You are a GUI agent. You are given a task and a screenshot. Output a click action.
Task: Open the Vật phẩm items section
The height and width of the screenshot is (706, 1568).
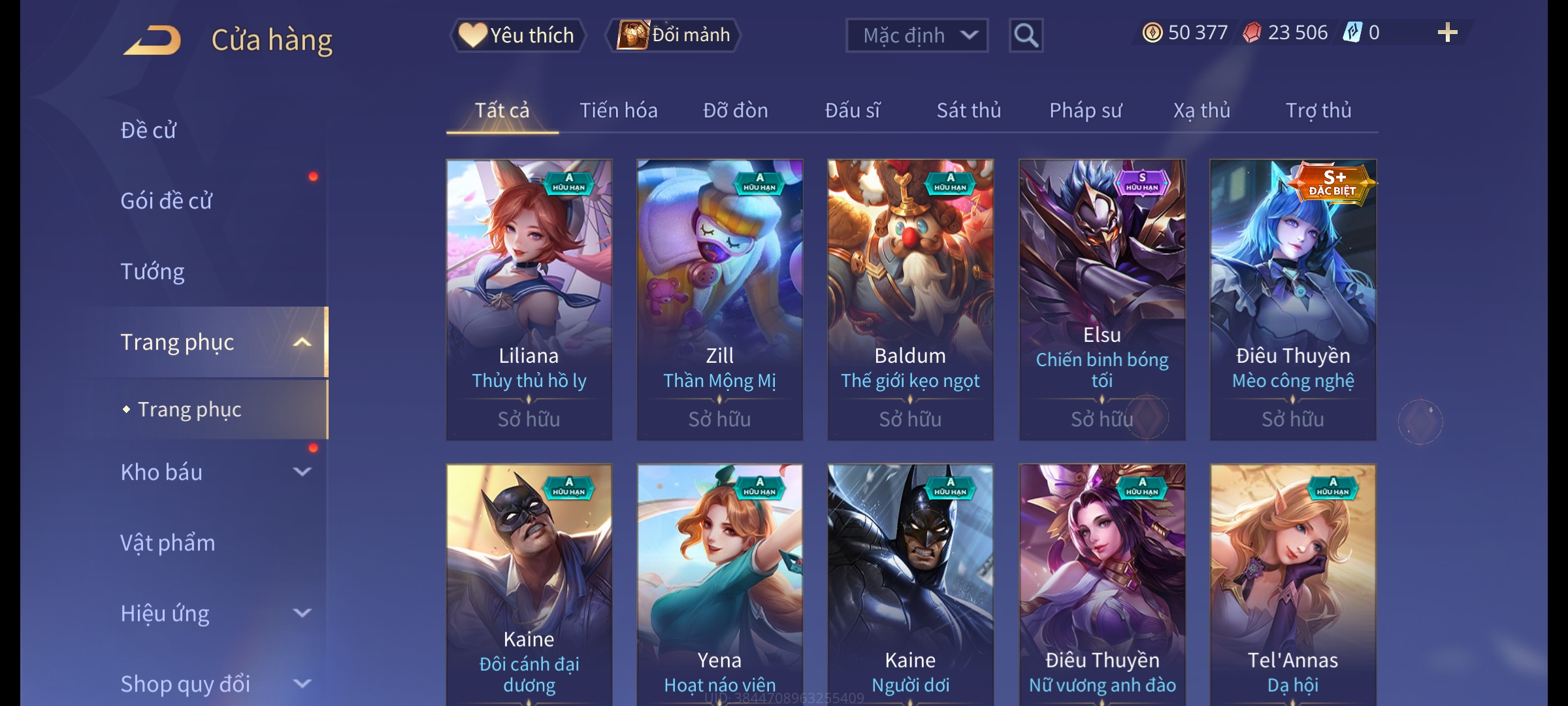click(x=168, y=543)
